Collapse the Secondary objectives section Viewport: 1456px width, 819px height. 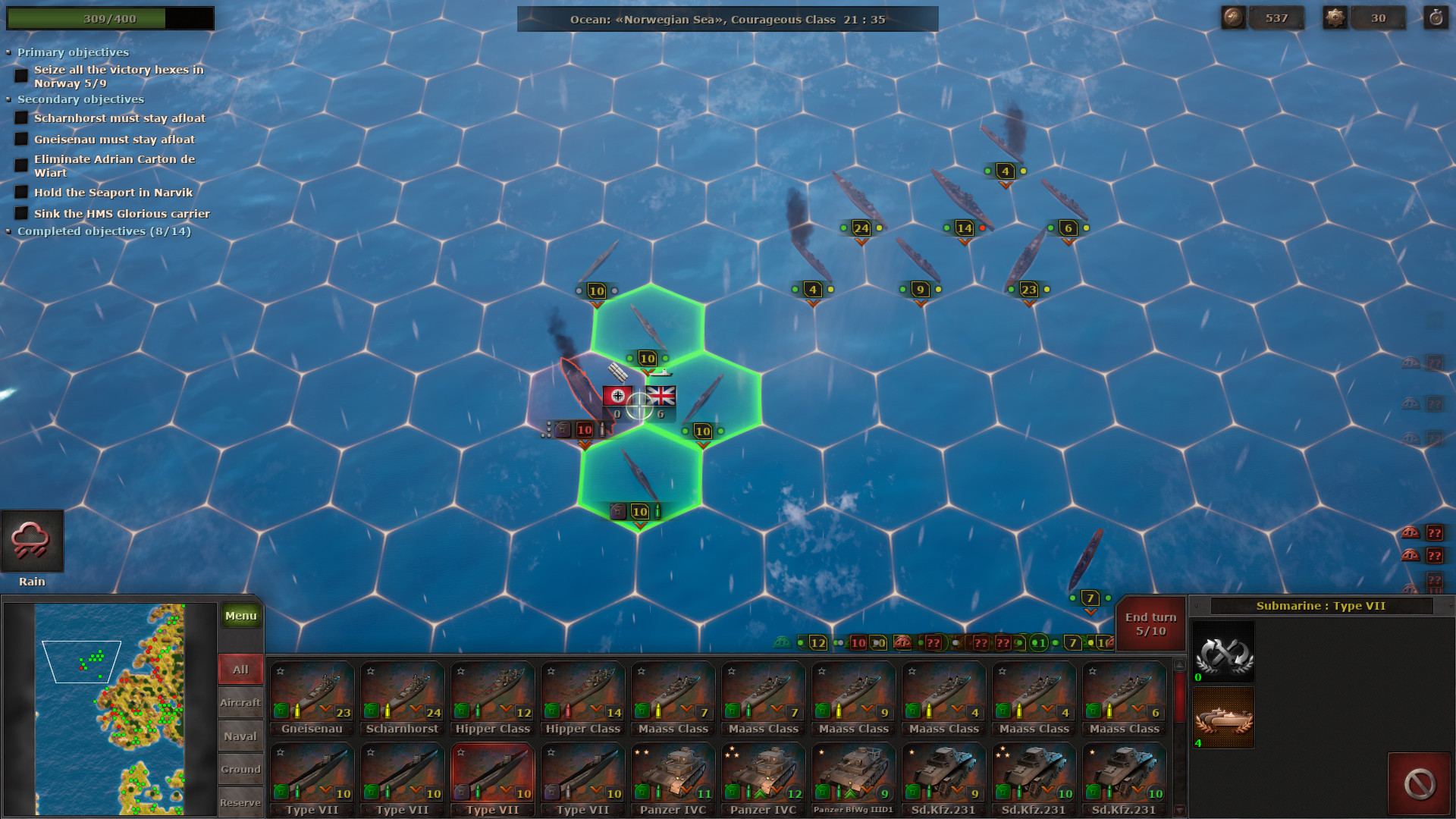pyautogui.click(x=9, y=99)
